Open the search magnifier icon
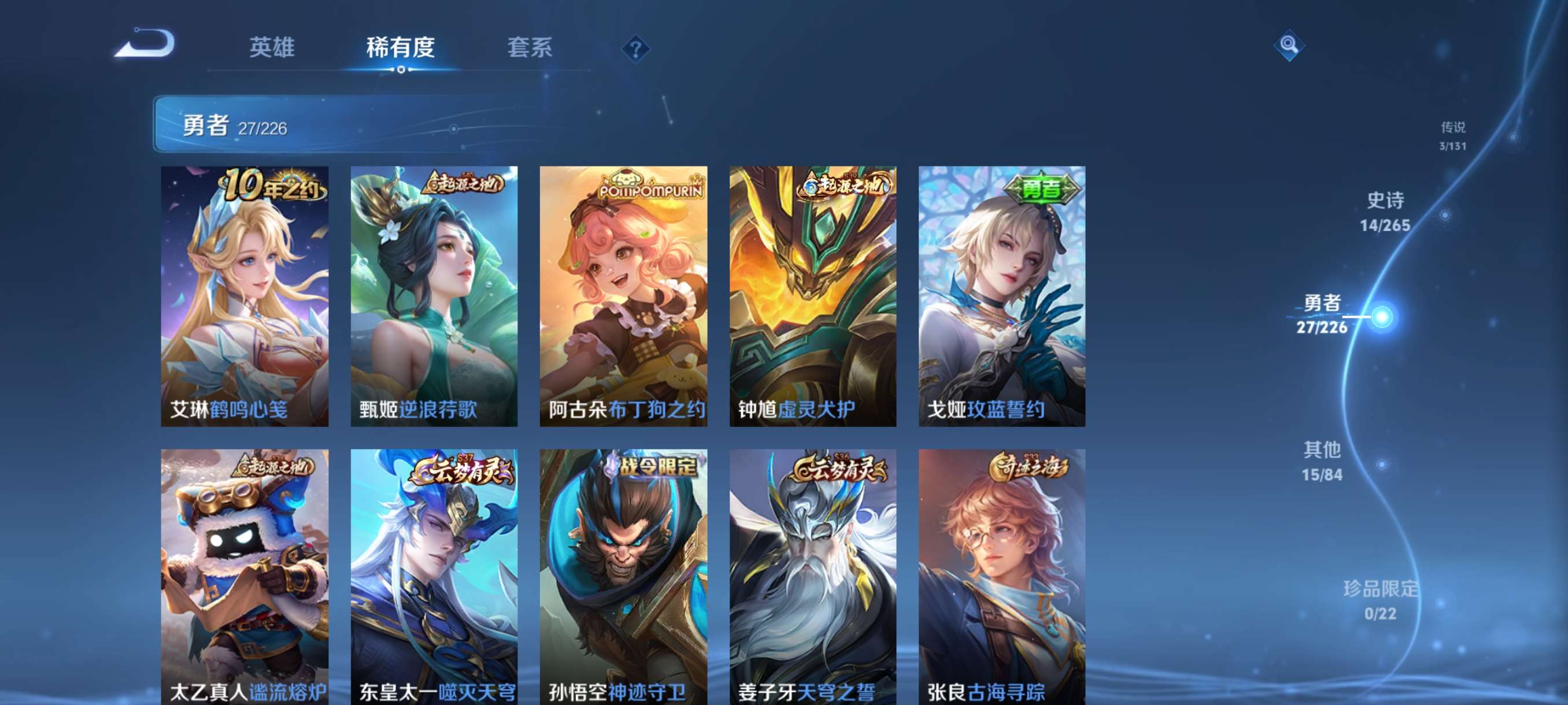1568x705 pixels. coord(1290,44)
